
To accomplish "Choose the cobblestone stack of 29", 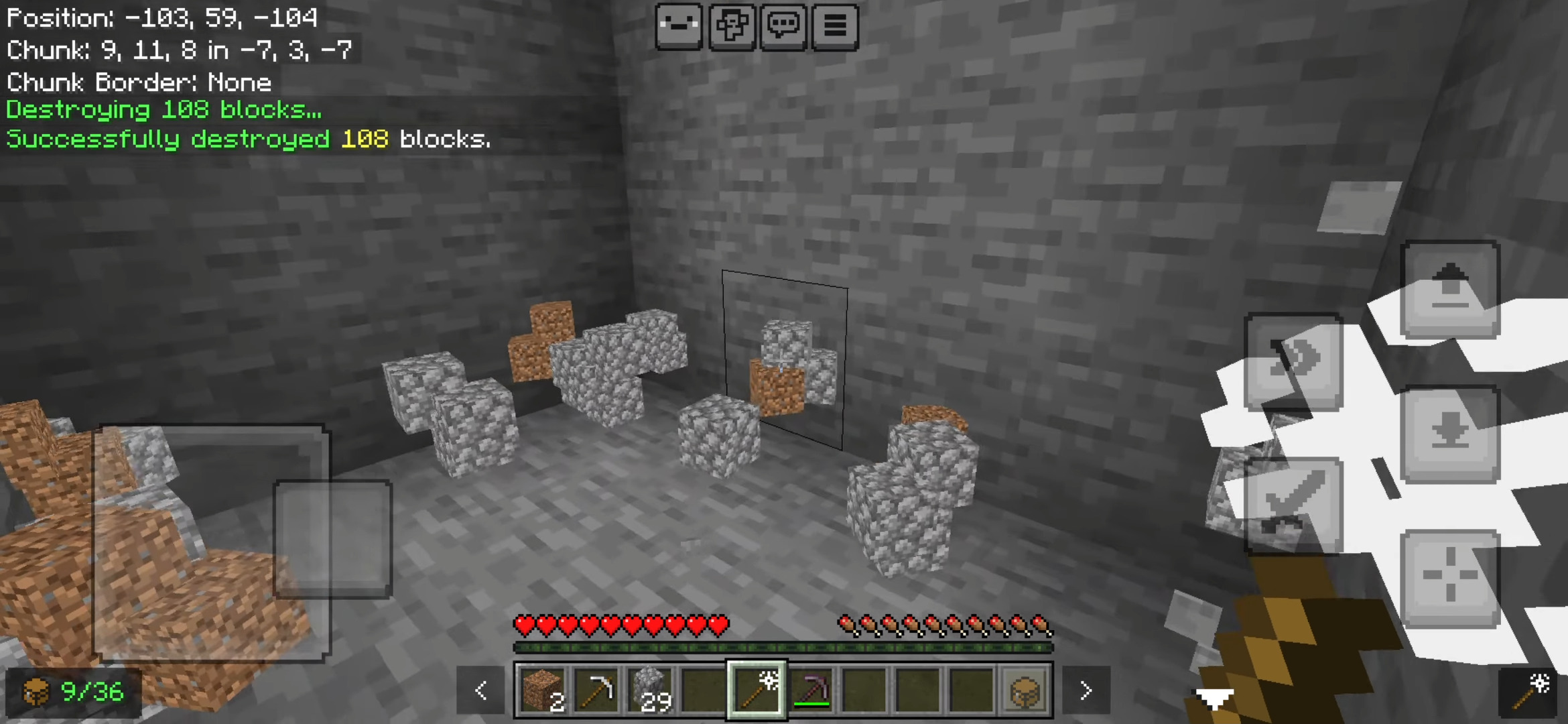I will 649,690.
